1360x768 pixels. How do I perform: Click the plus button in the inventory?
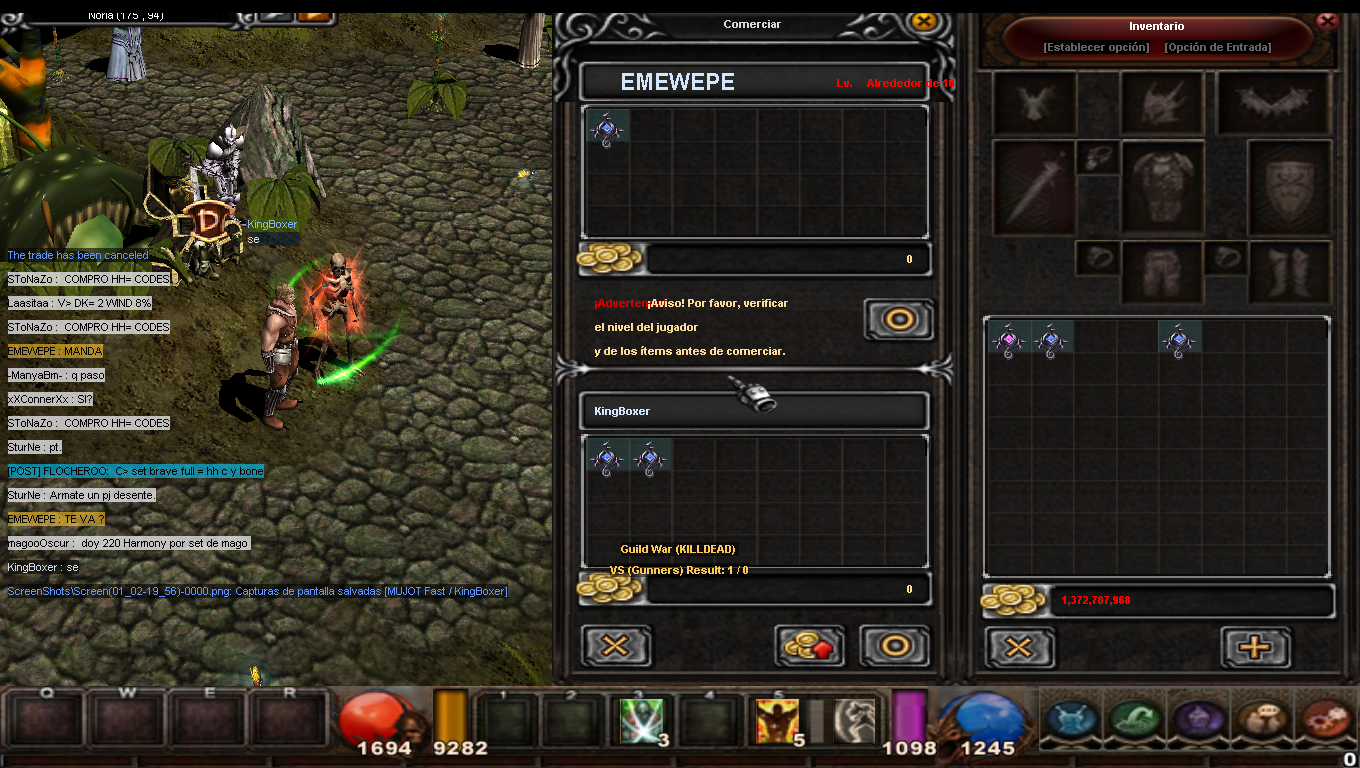[1255, 647]
